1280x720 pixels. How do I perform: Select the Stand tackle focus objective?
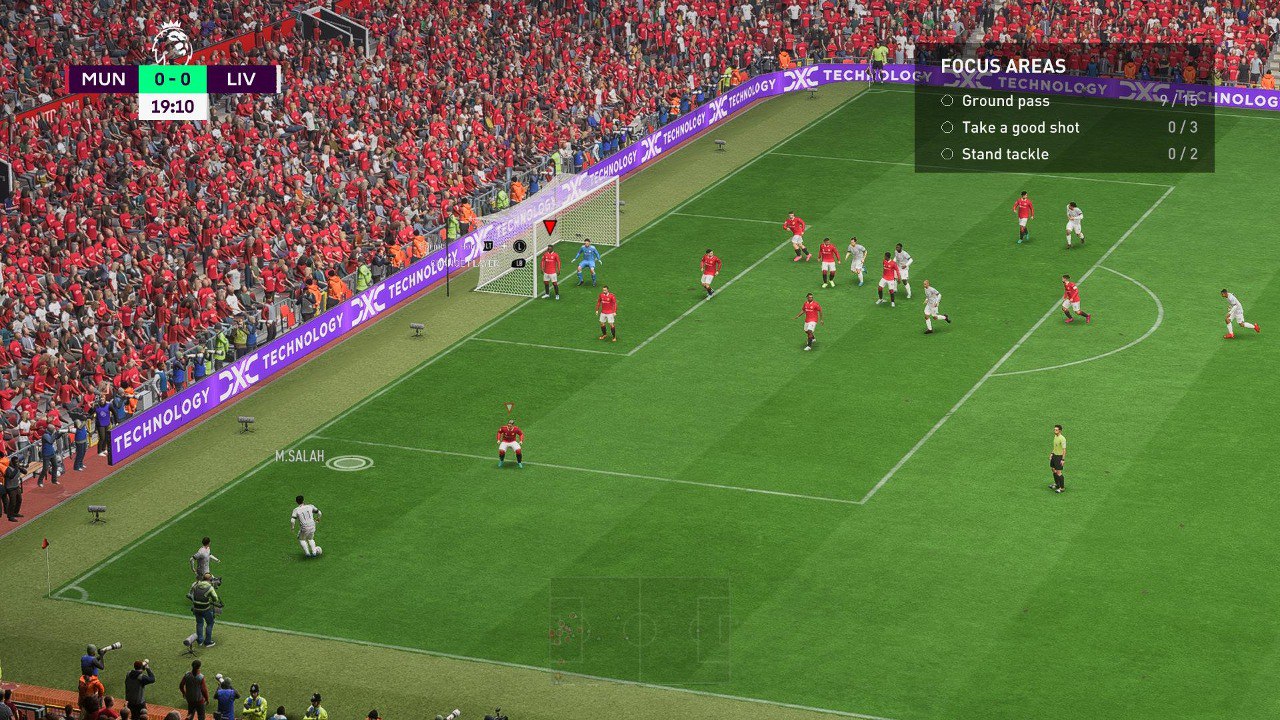coord(1004,154)
